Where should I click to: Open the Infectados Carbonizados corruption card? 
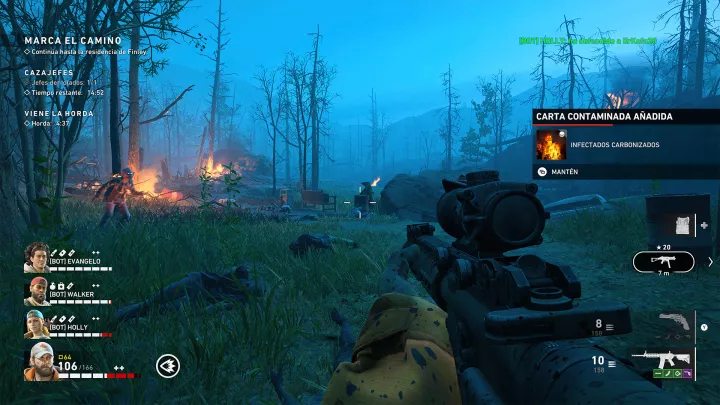click(x=550, y=145)
